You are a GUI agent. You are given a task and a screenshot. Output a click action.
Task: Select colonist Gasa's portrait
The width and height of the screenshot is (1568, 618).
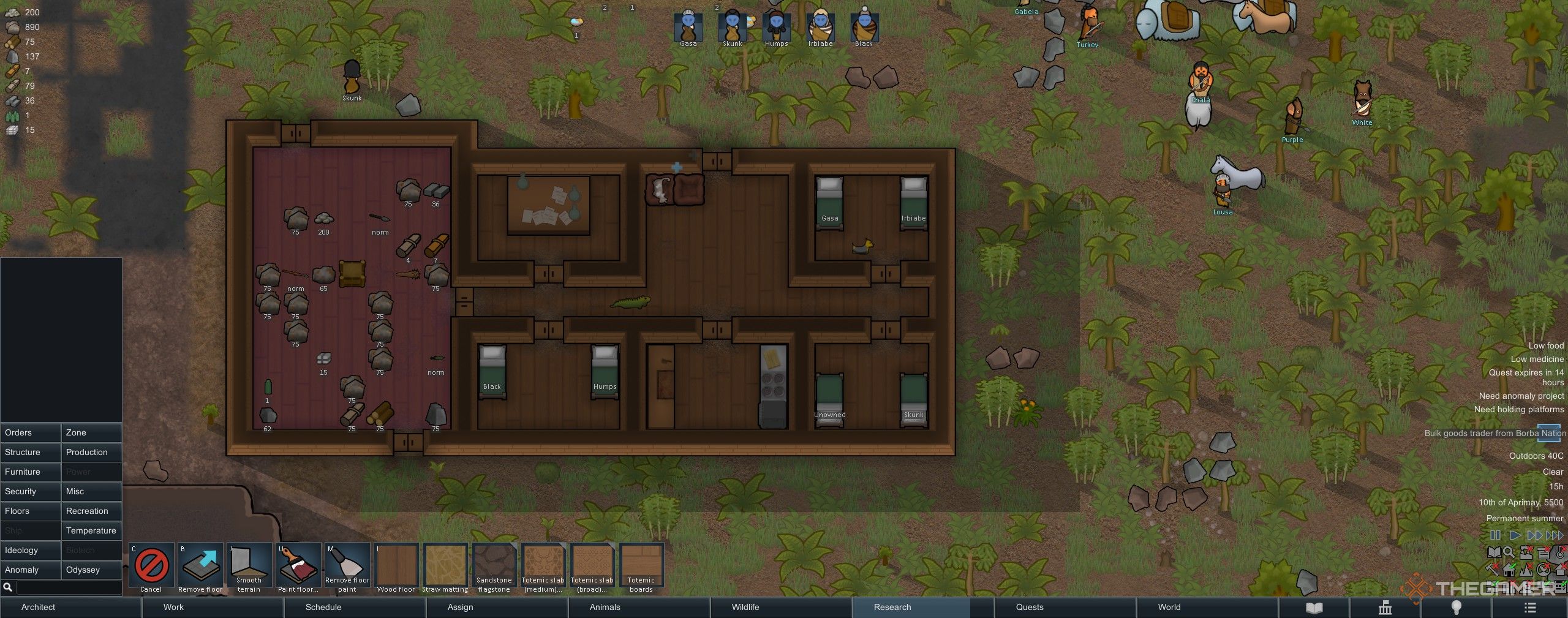coord(688,27)
